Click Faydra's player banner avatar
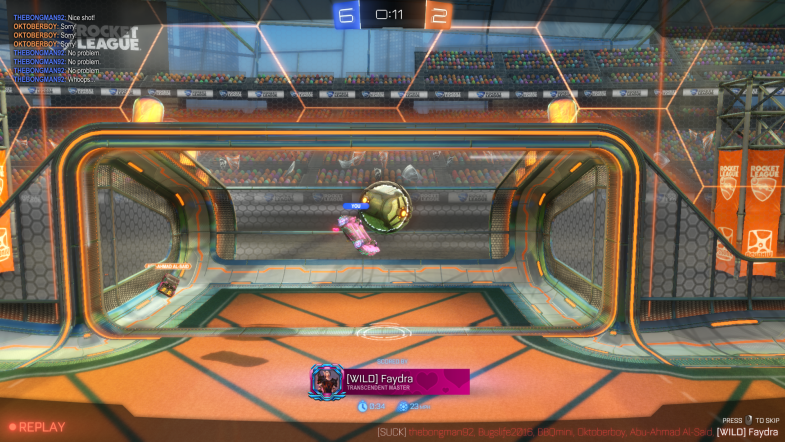Image resolution: width=785 pixels, height=442 pixels. pyautogui.click(x=327, y=381)
